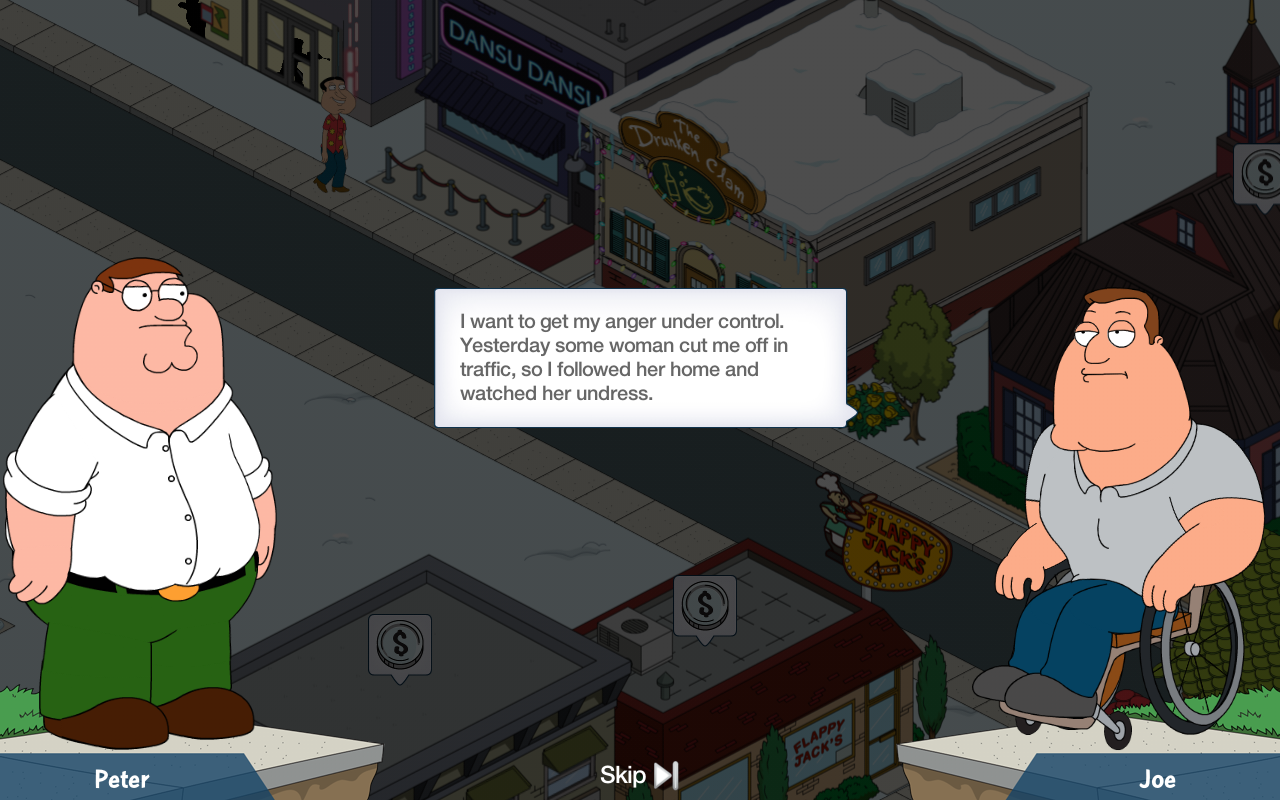Collect the coin icon above Flappy Jack's
The height and width of the screenshot is (800, 1280).
[x=705, y=605]
